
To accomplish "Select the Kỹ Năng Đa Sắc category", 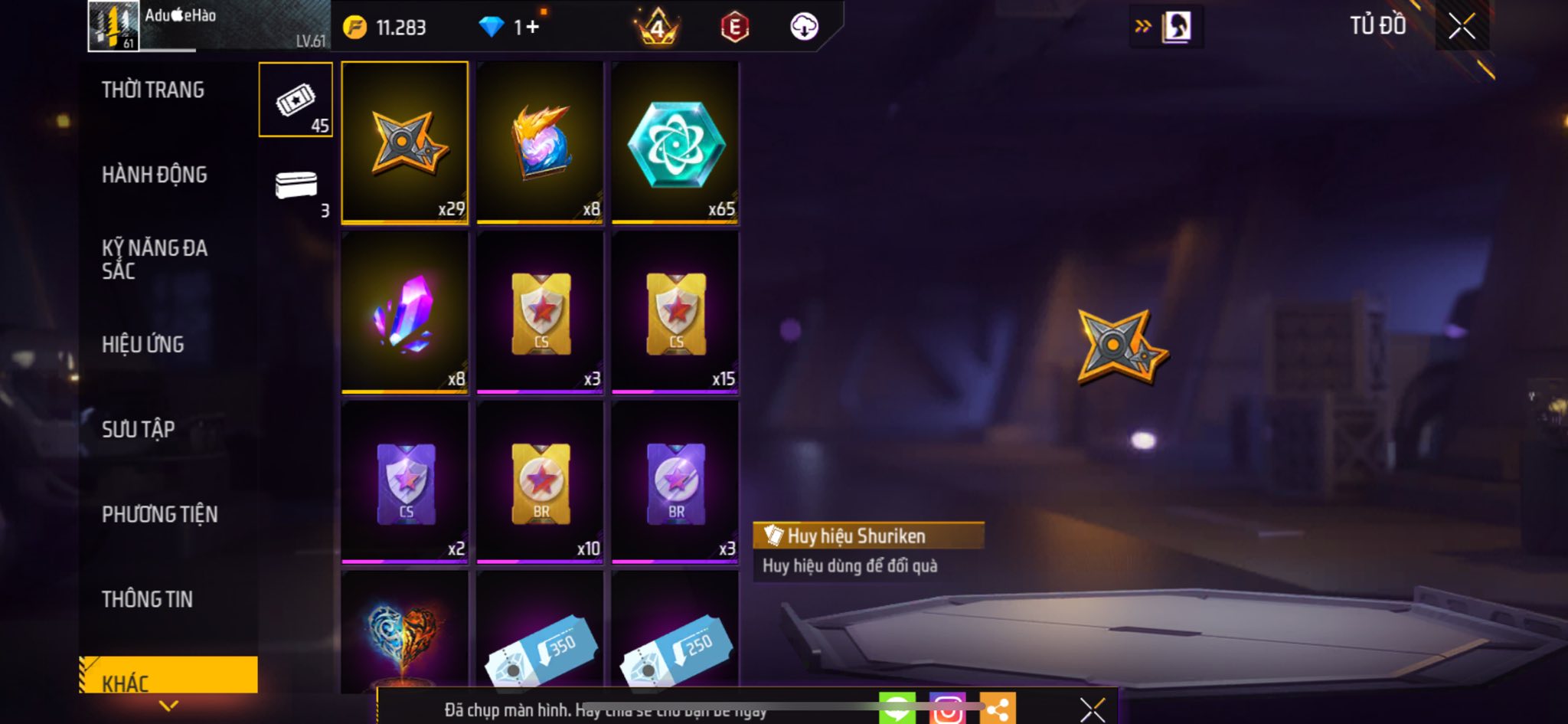I will (154, 259).
